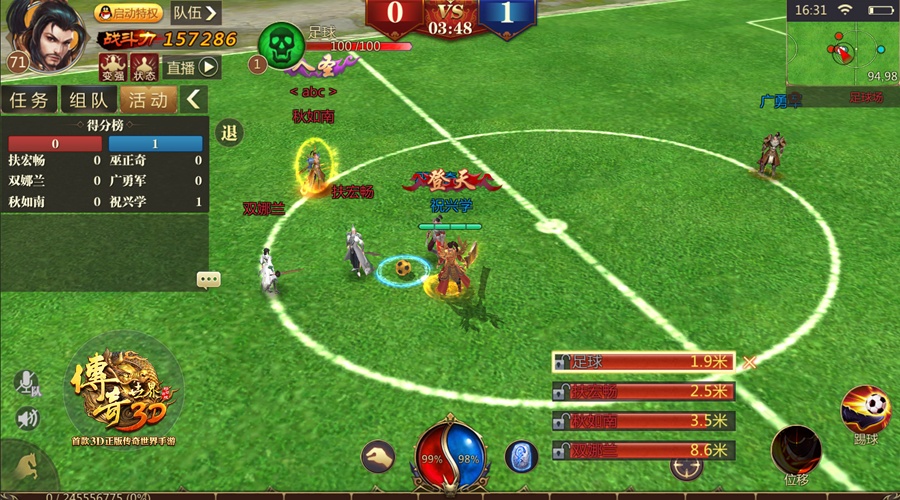
Task: Open the minimap
Action: (x=841, y=52)
